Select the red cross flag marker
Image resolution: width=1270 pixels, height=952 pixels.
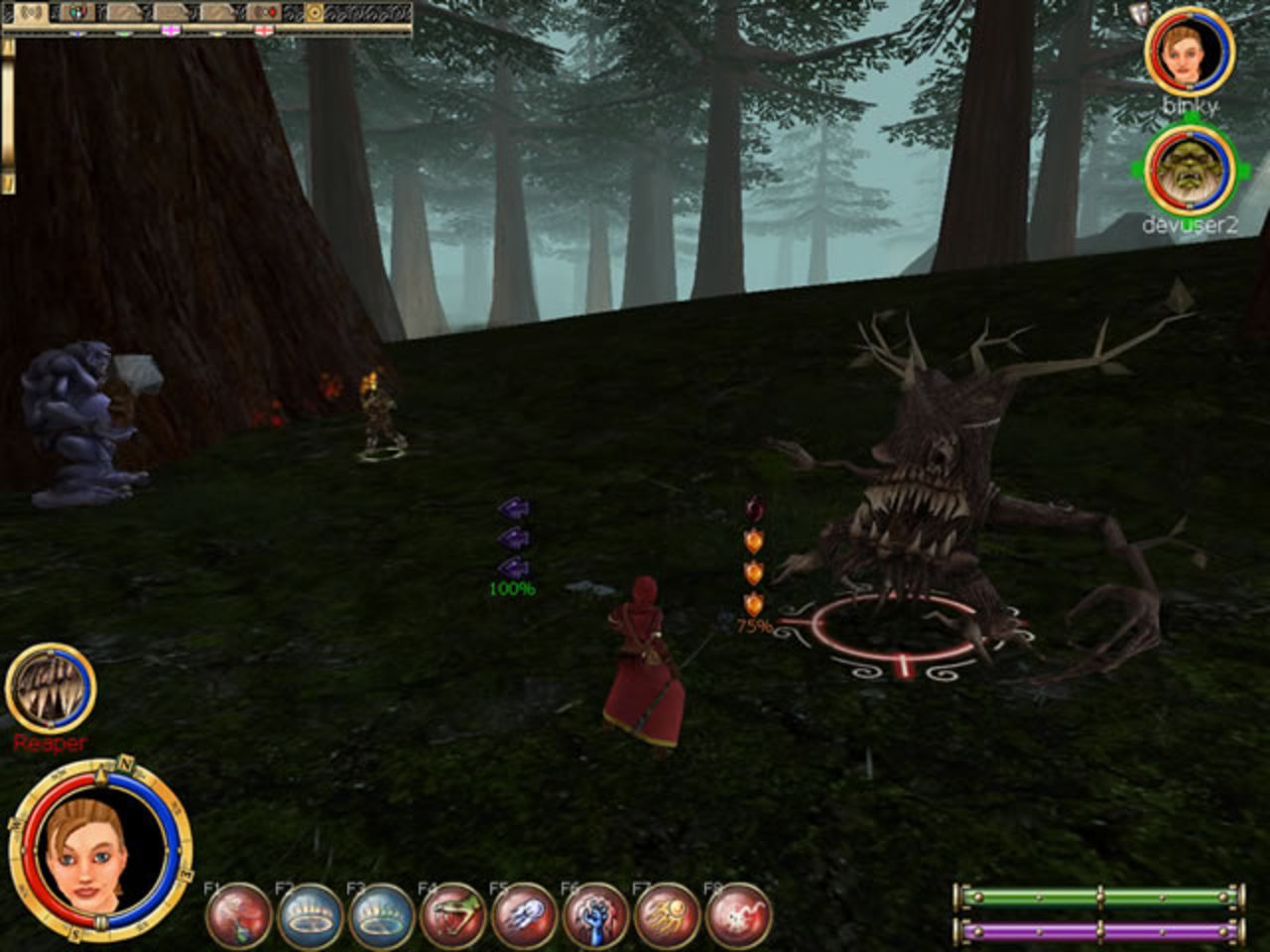click(264, 31)
